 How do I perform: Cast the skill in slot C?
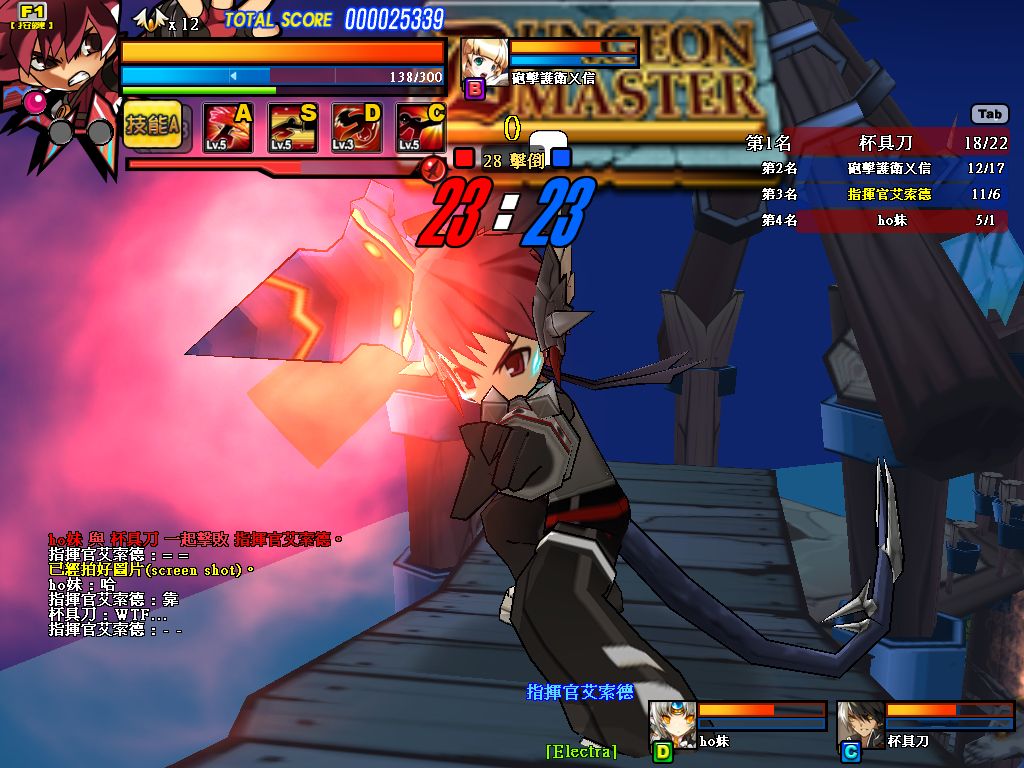[x=420, y=128]
